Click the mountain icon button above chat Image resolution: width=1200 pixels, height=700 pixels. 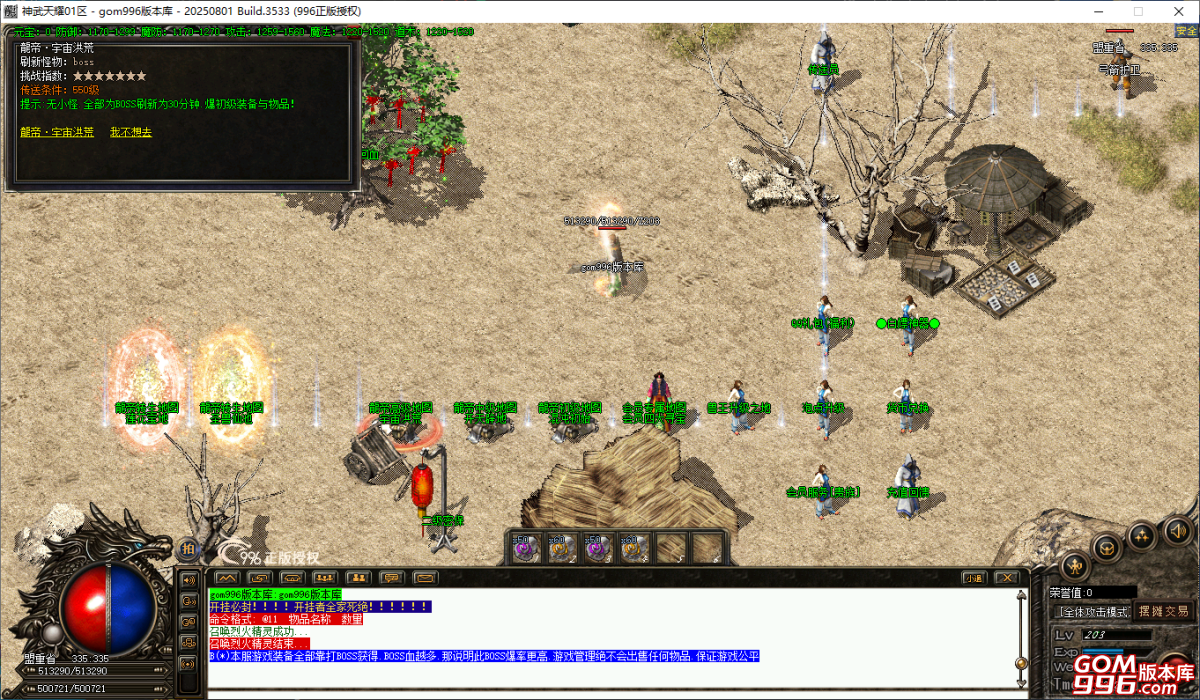[x=226, y=578]
